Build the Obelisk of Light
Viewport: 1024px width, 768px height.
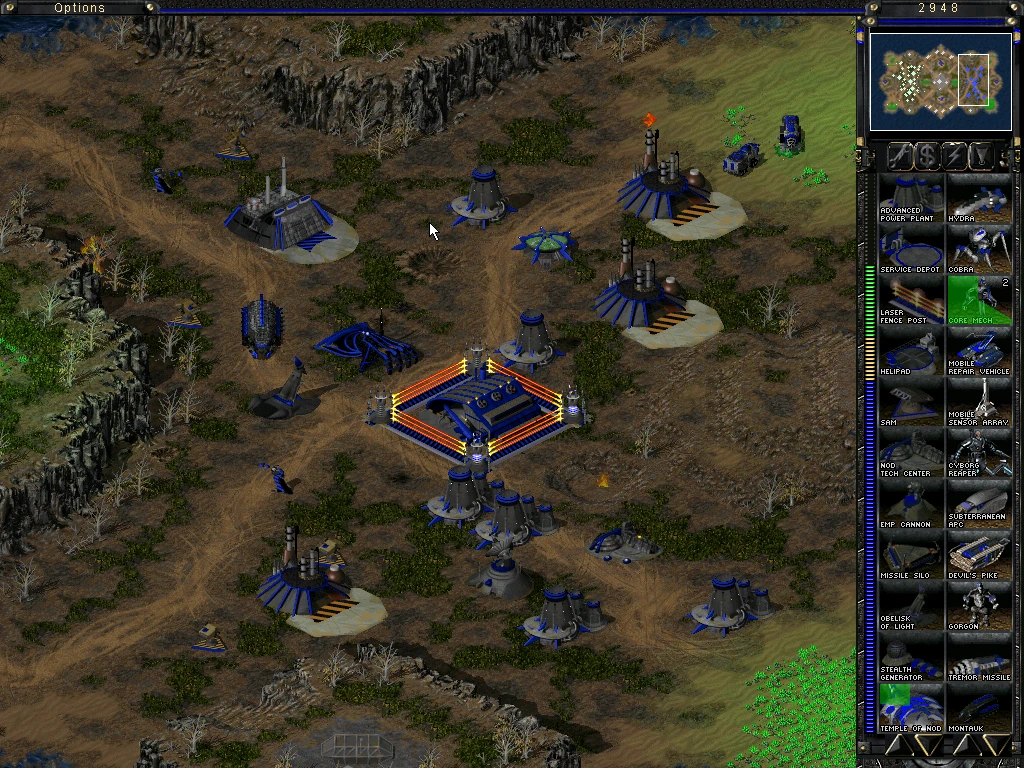[911, 606]
